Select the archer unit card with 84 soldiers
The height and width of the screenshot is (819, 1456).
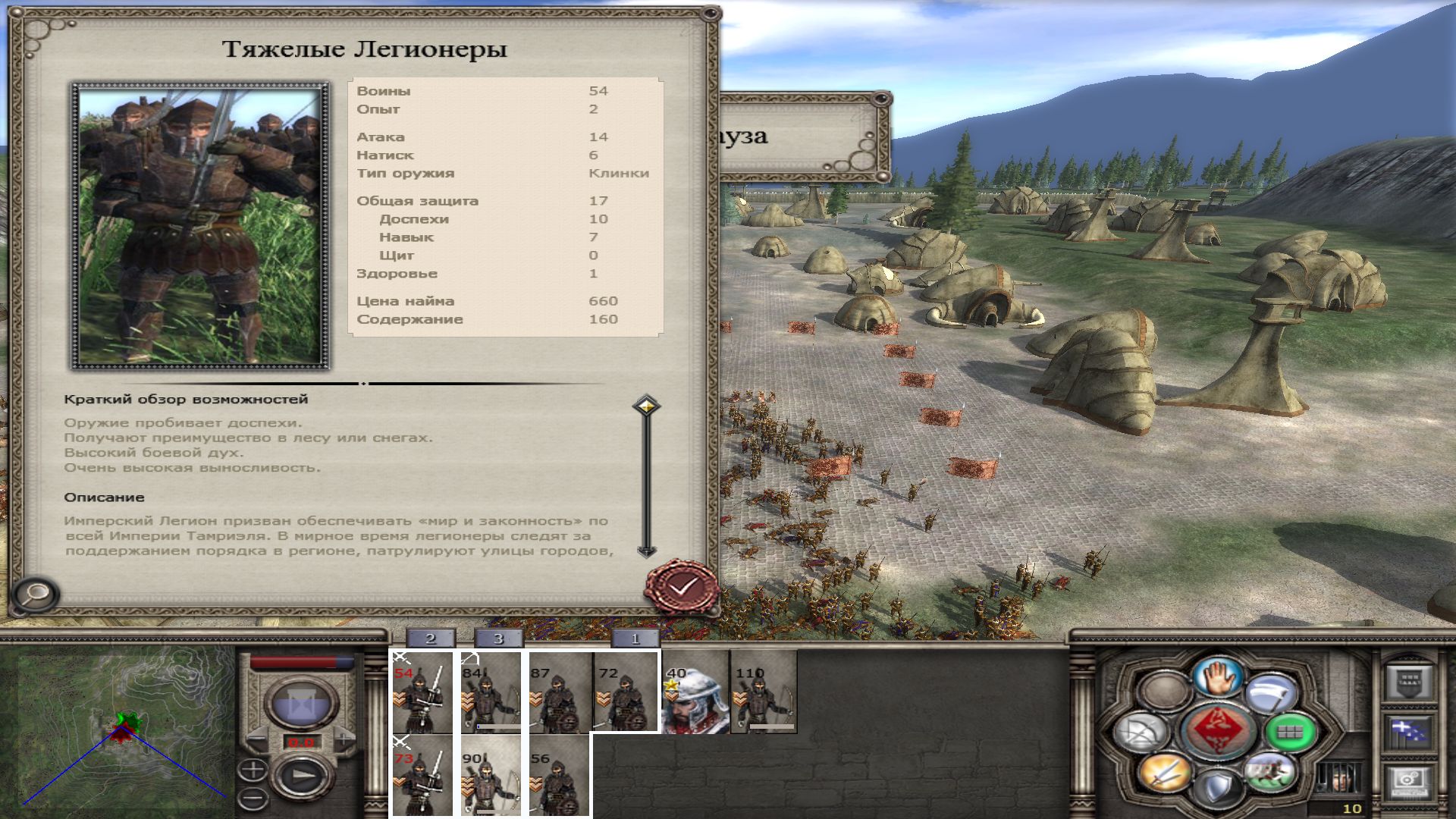[490, 692]
